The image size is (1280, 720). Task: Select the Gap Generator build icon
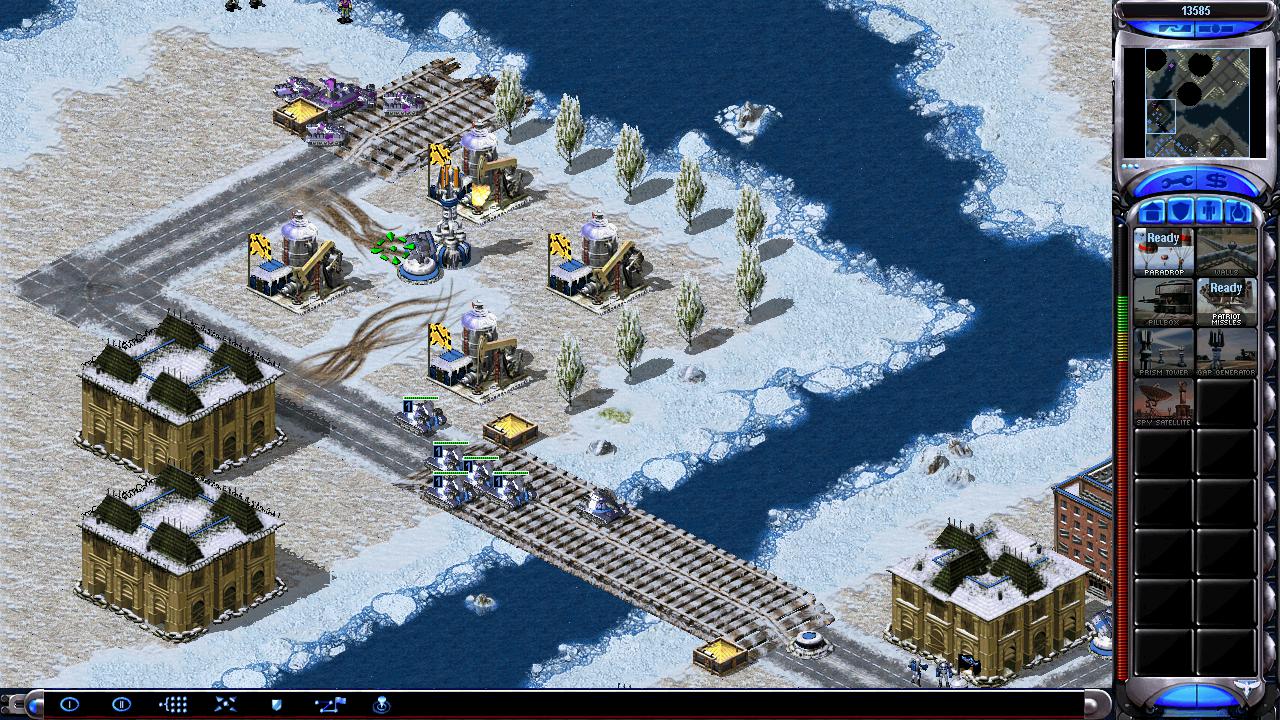[1226, 351]
